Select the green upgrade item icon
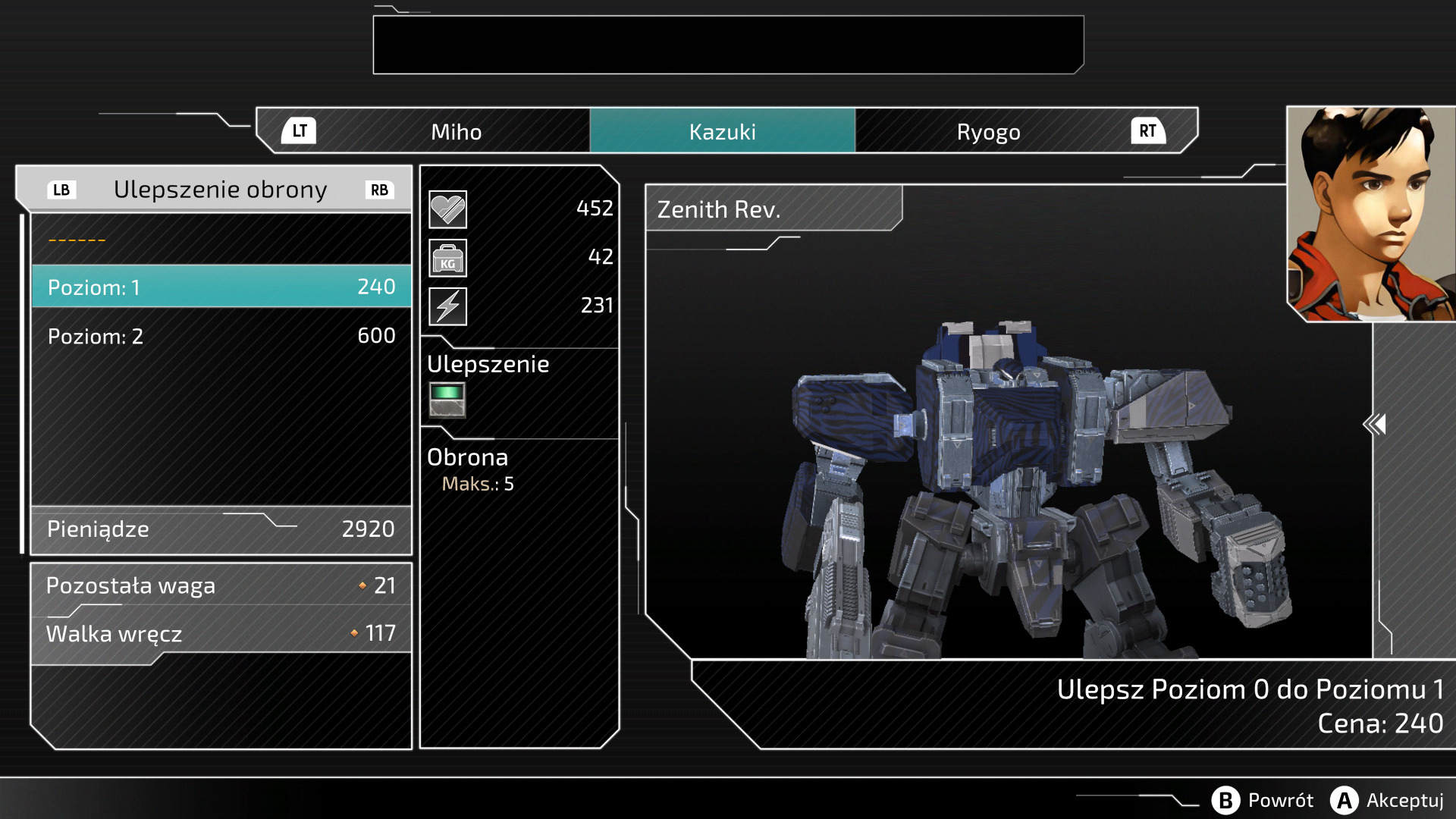This screenshot has height=819, width=1456. click(x=447, y=400)
